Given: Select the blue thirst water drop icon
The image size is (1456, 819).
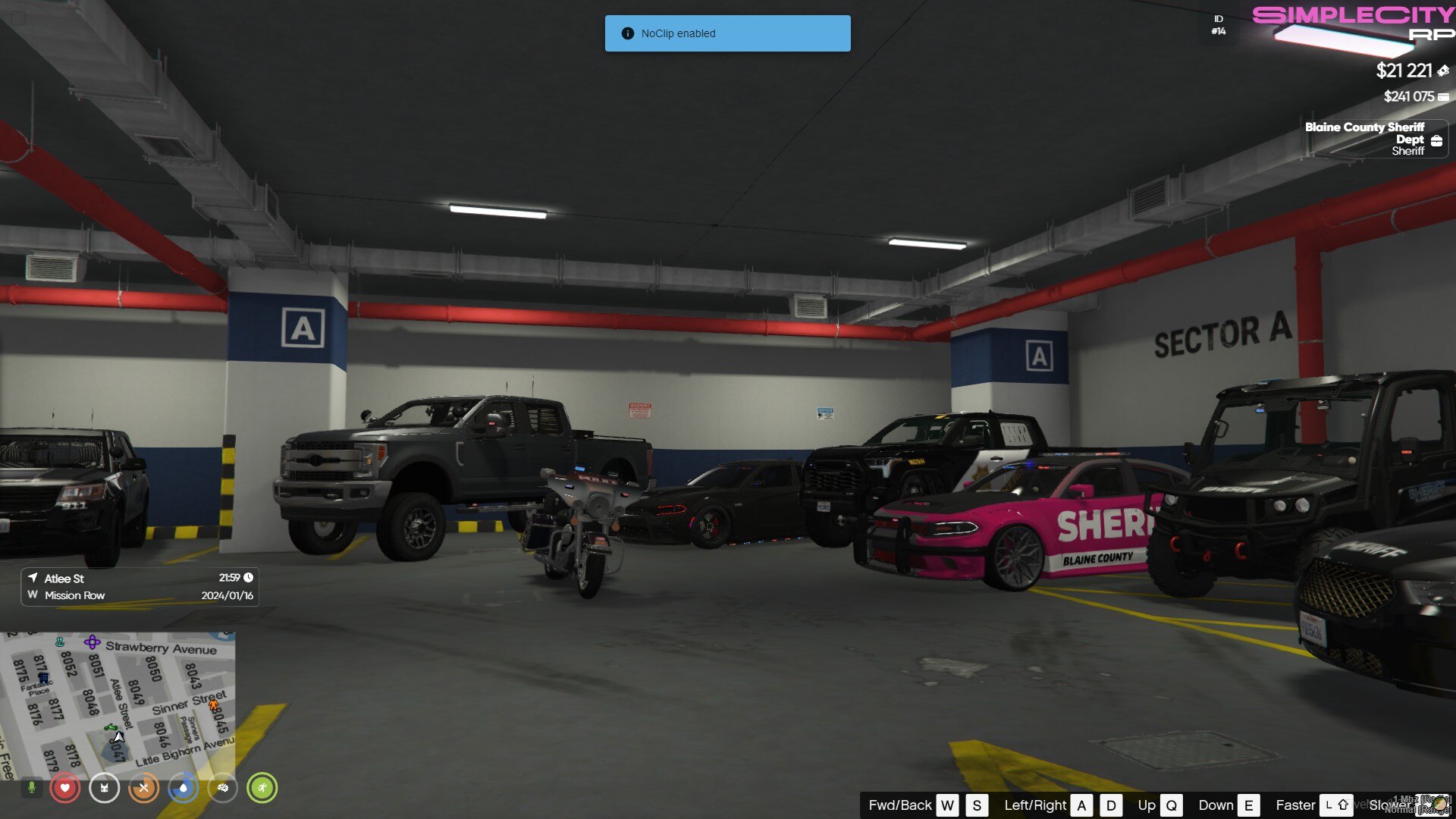Looking at the screenshot, I should coord(184,787).
